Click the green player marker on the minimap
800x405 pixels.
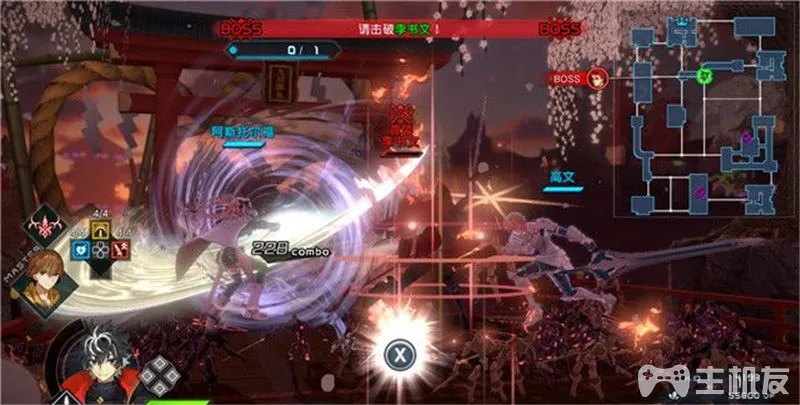703,75
